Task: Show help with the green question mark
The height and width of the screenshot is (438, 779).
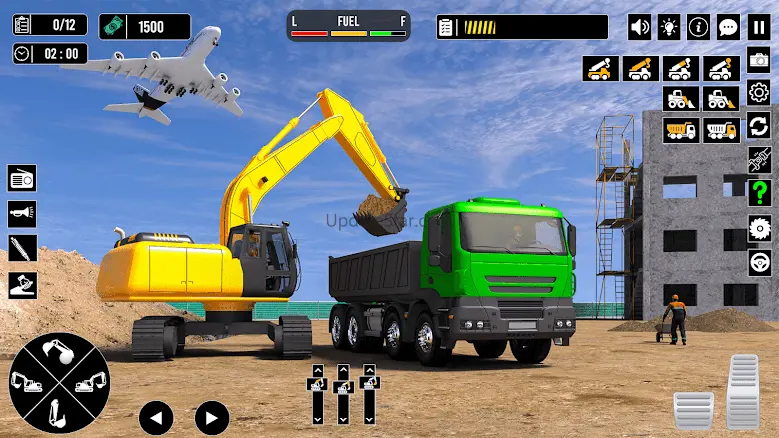Action: [x=759, y=193]
